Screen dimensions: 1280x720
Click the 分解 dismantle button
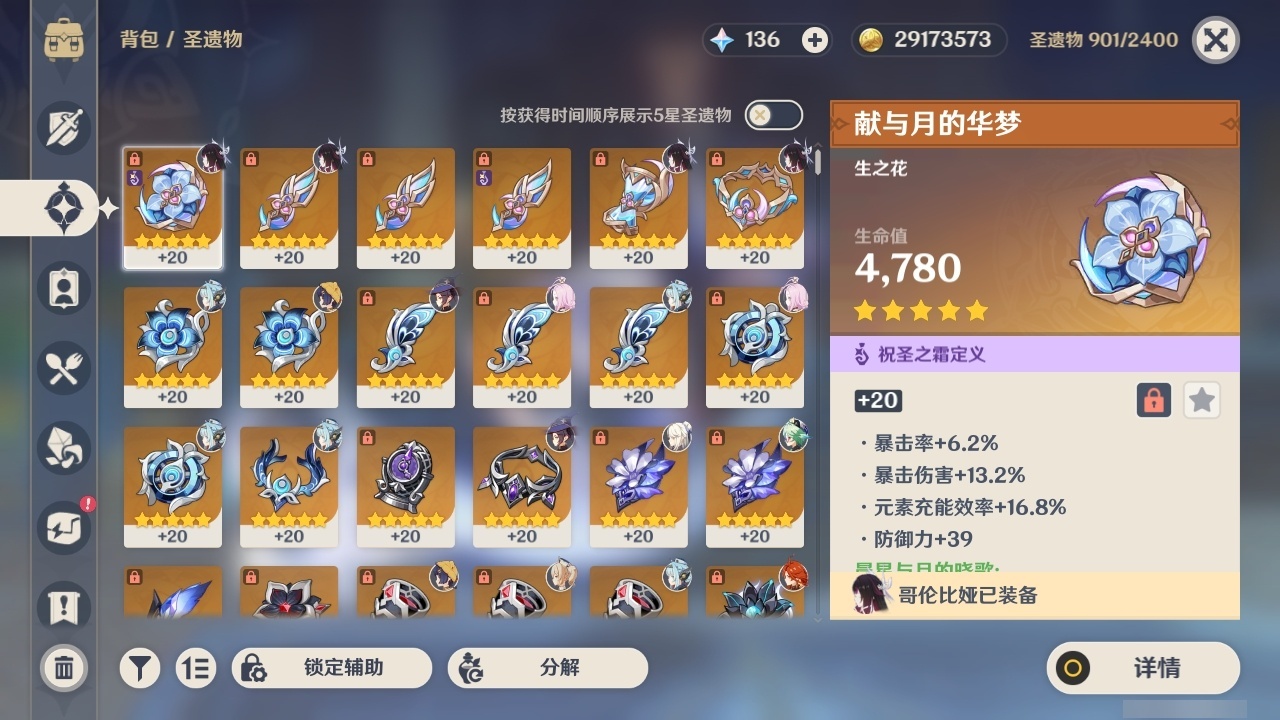tap(548, 667)
